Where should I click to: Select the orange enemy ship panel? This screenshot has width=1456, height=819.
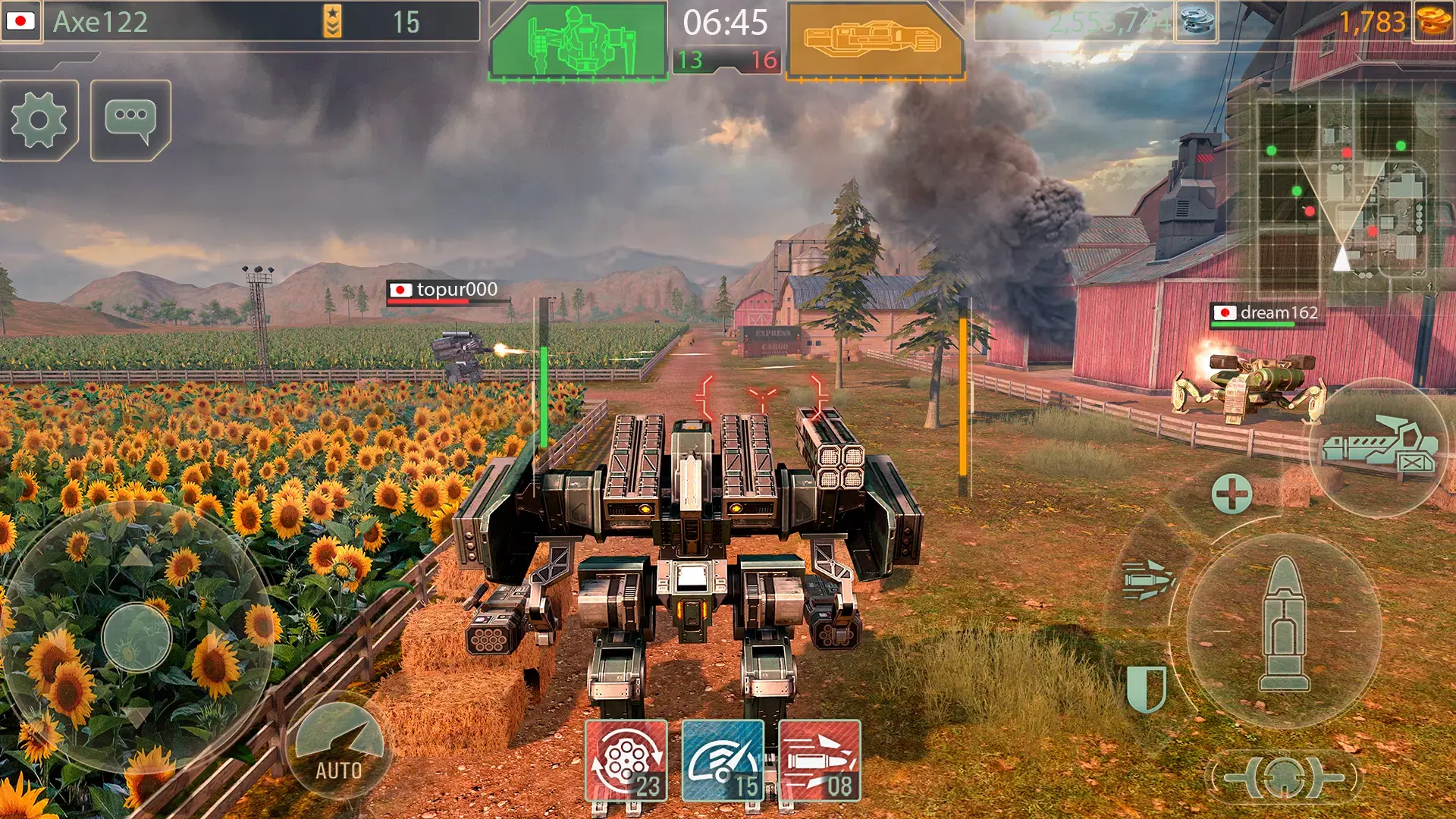pyautogui.click(x=875, y=41)
